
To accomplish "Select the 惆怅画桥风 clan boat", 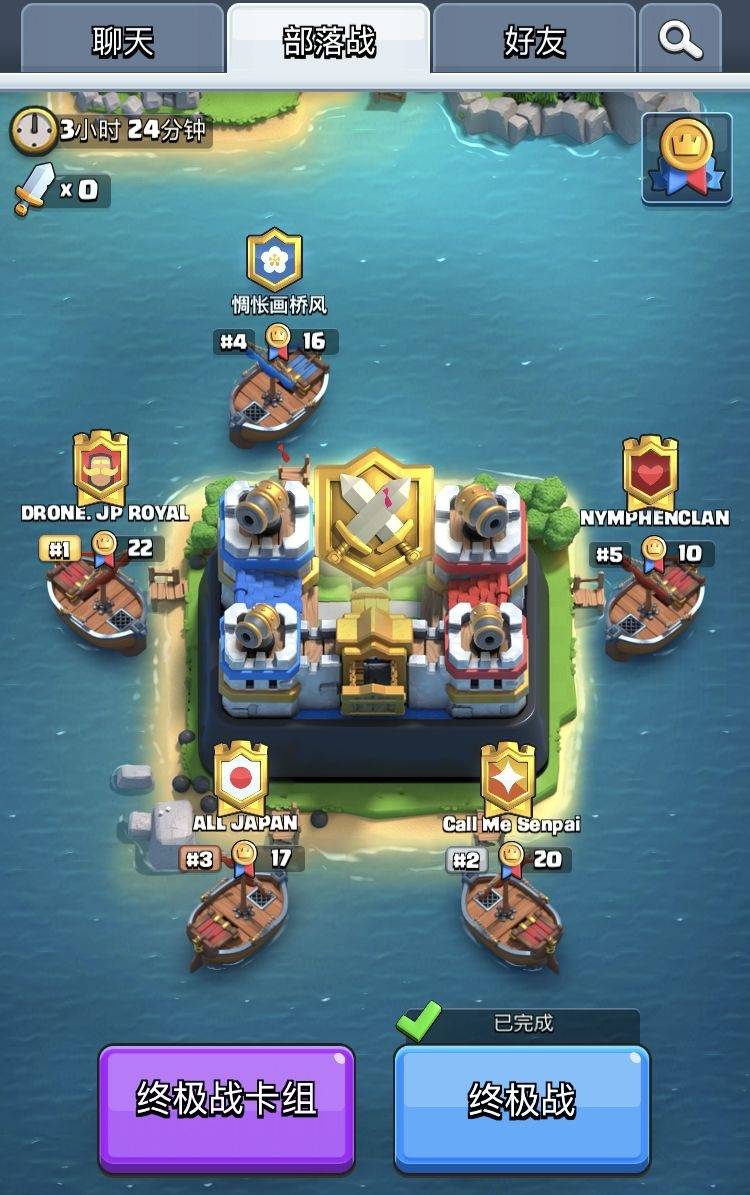I will coord(279,397).
